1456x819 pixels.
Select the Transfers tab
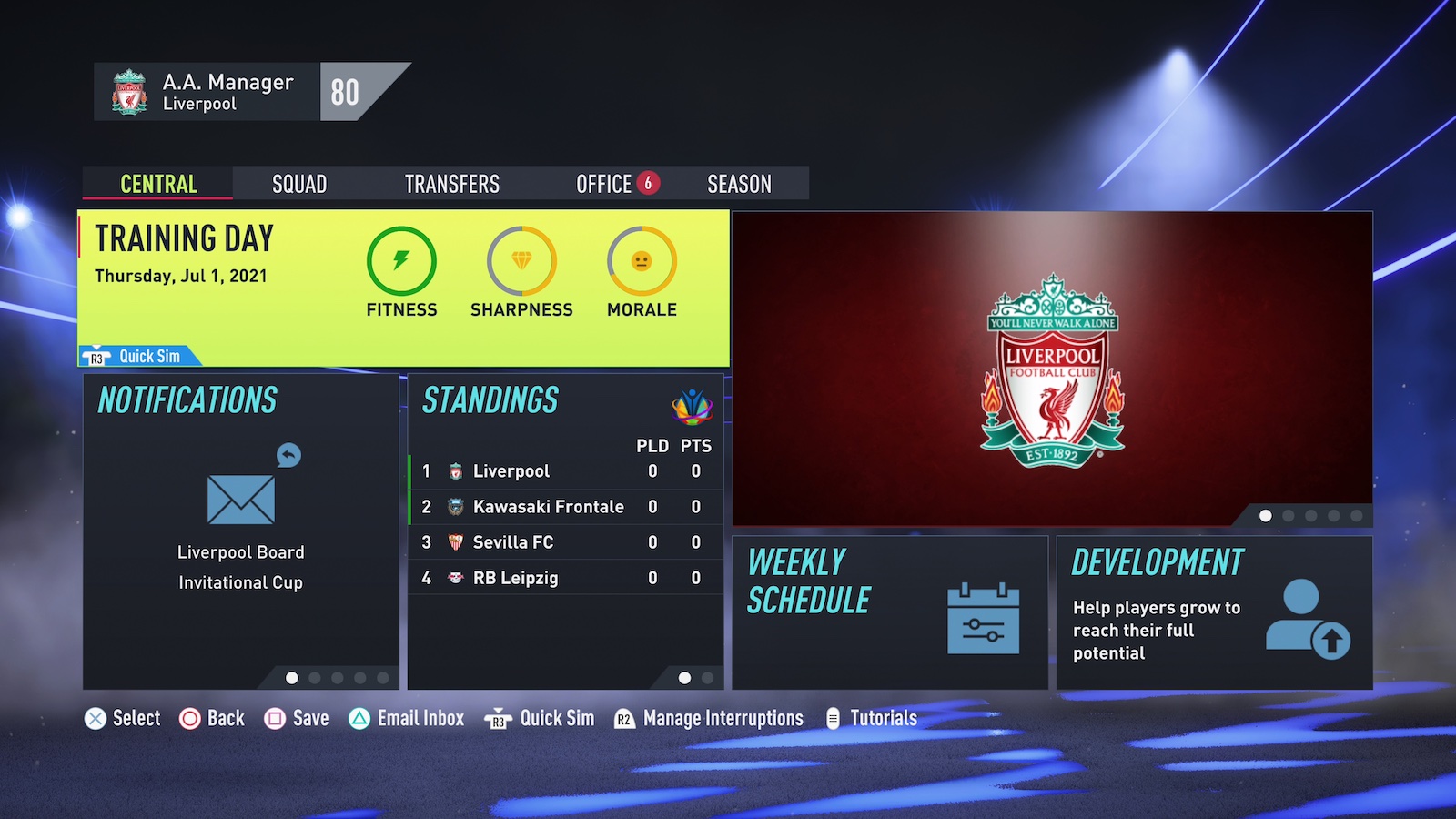(x=452, y=184)
